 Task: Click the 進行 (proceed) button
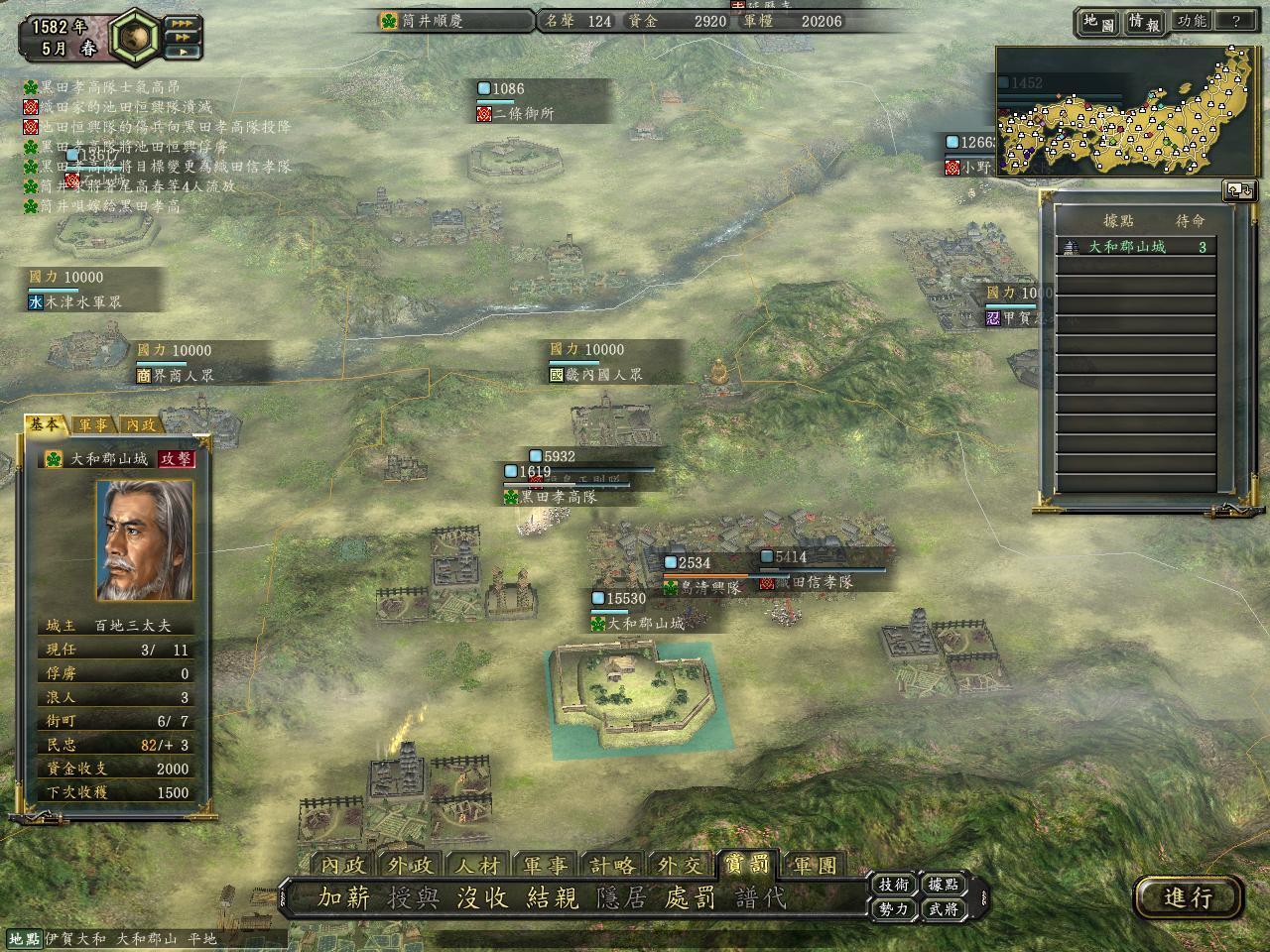click(1188, 898)
